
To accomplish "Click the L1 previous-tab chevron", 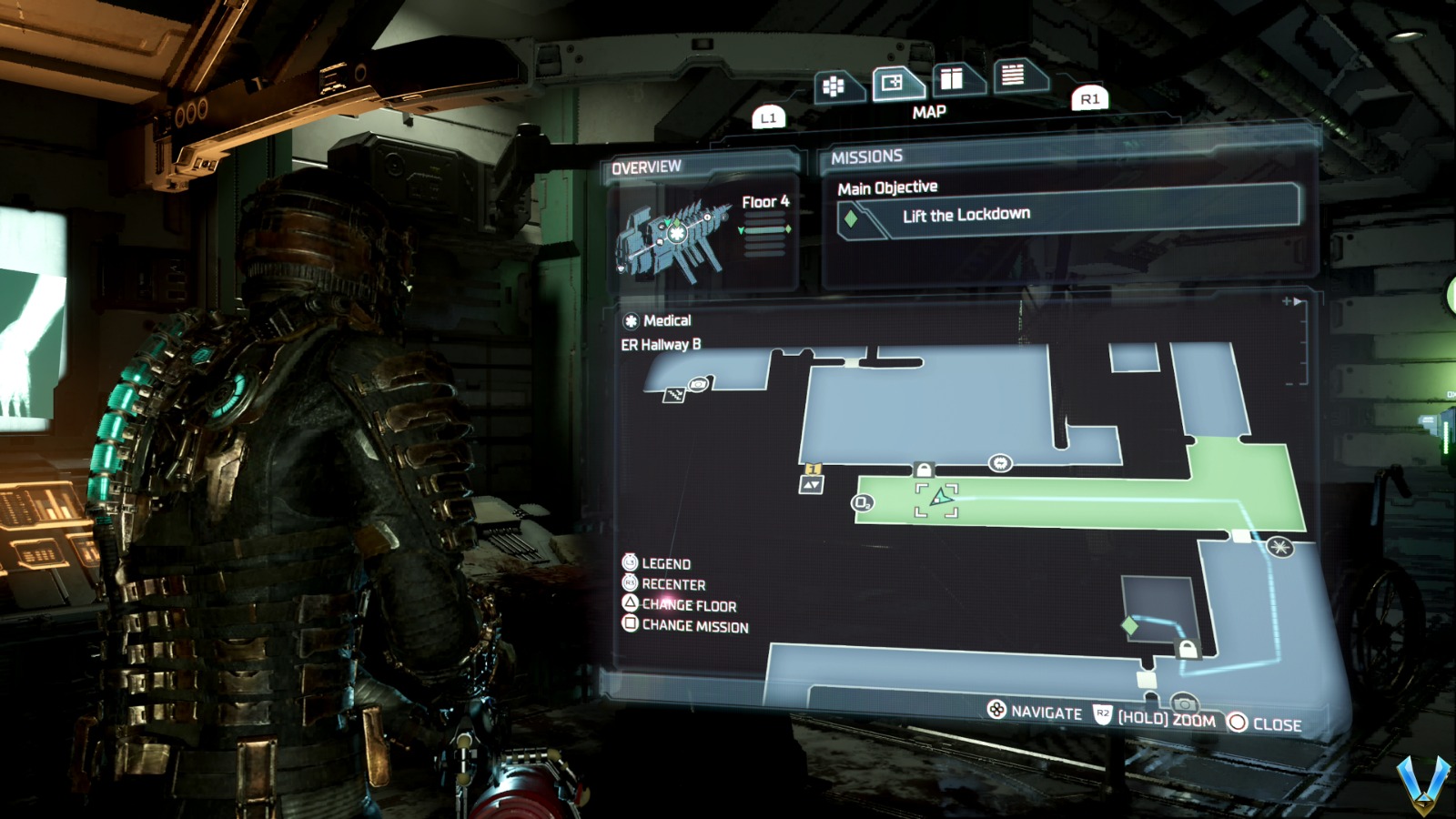I will point(768,115).
